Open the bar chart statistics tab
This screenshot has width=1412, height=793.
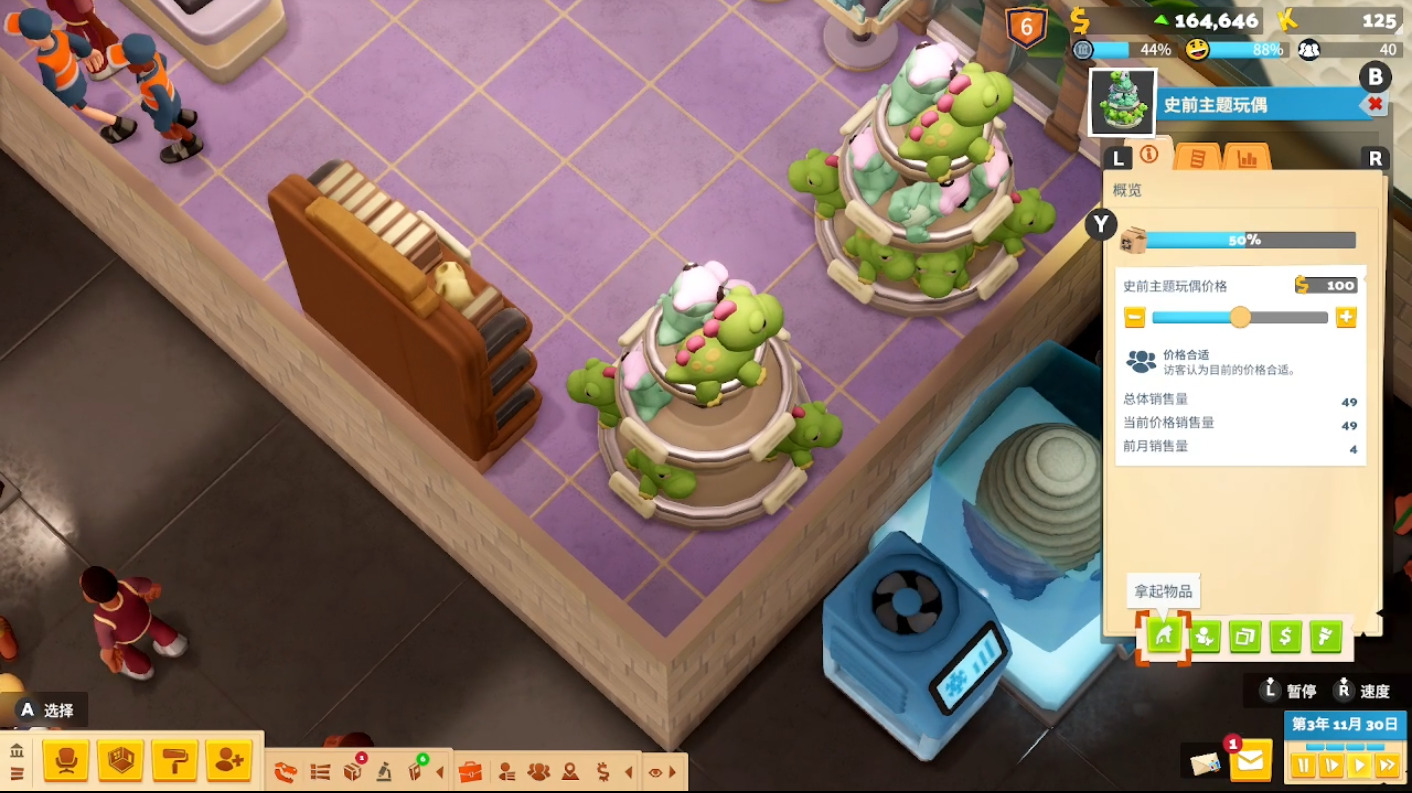1246,157
